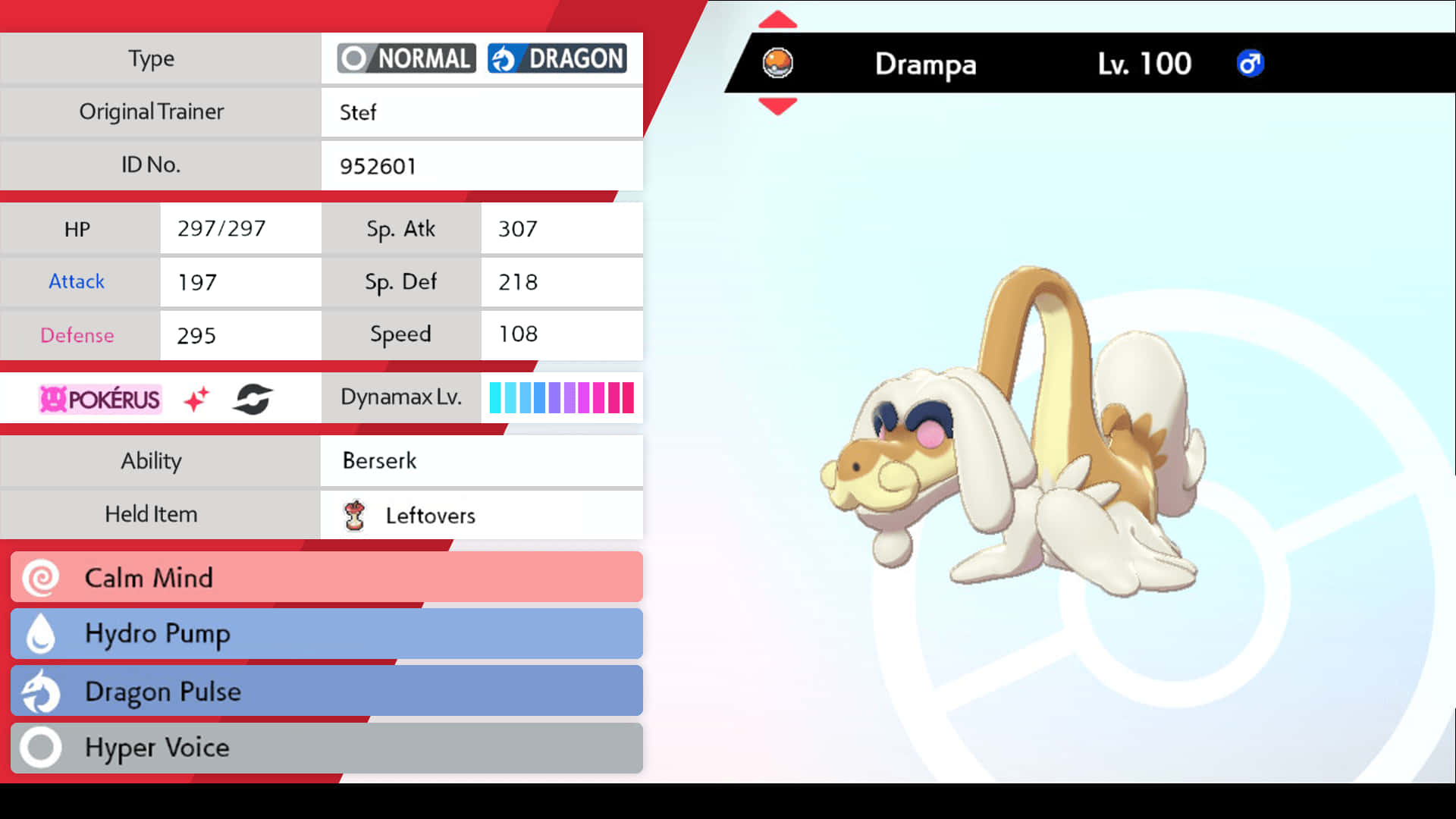Click the Poké Ball icon beside Drampa's name
Viewport: 1456px width, 819px height.
click(780, 64)
